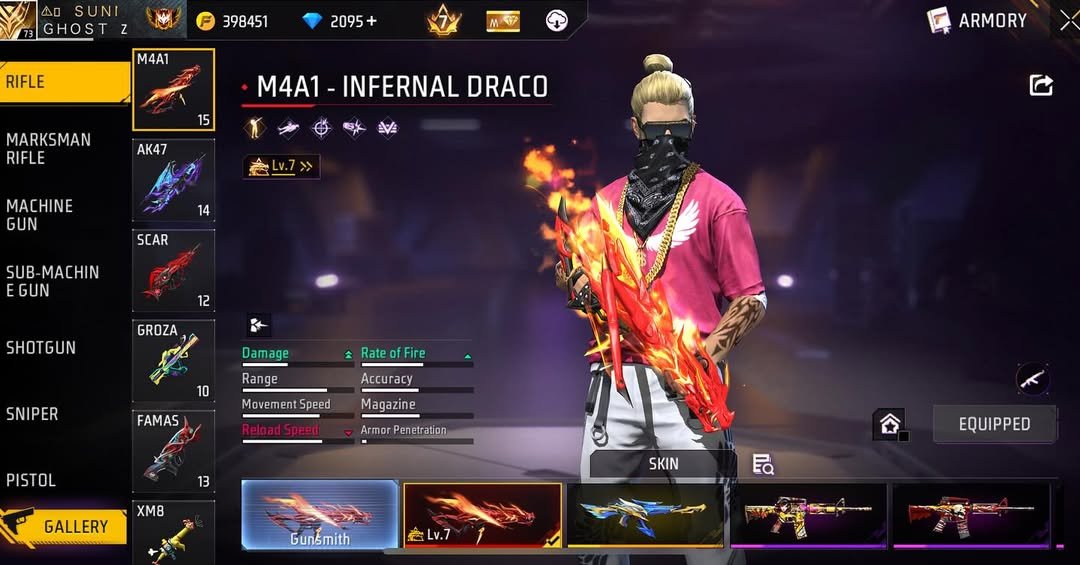This screenshot has height=565, width=1080.
Task: Open the weapon Gallery
Action: pyautogui.click(x=65, y=527)
